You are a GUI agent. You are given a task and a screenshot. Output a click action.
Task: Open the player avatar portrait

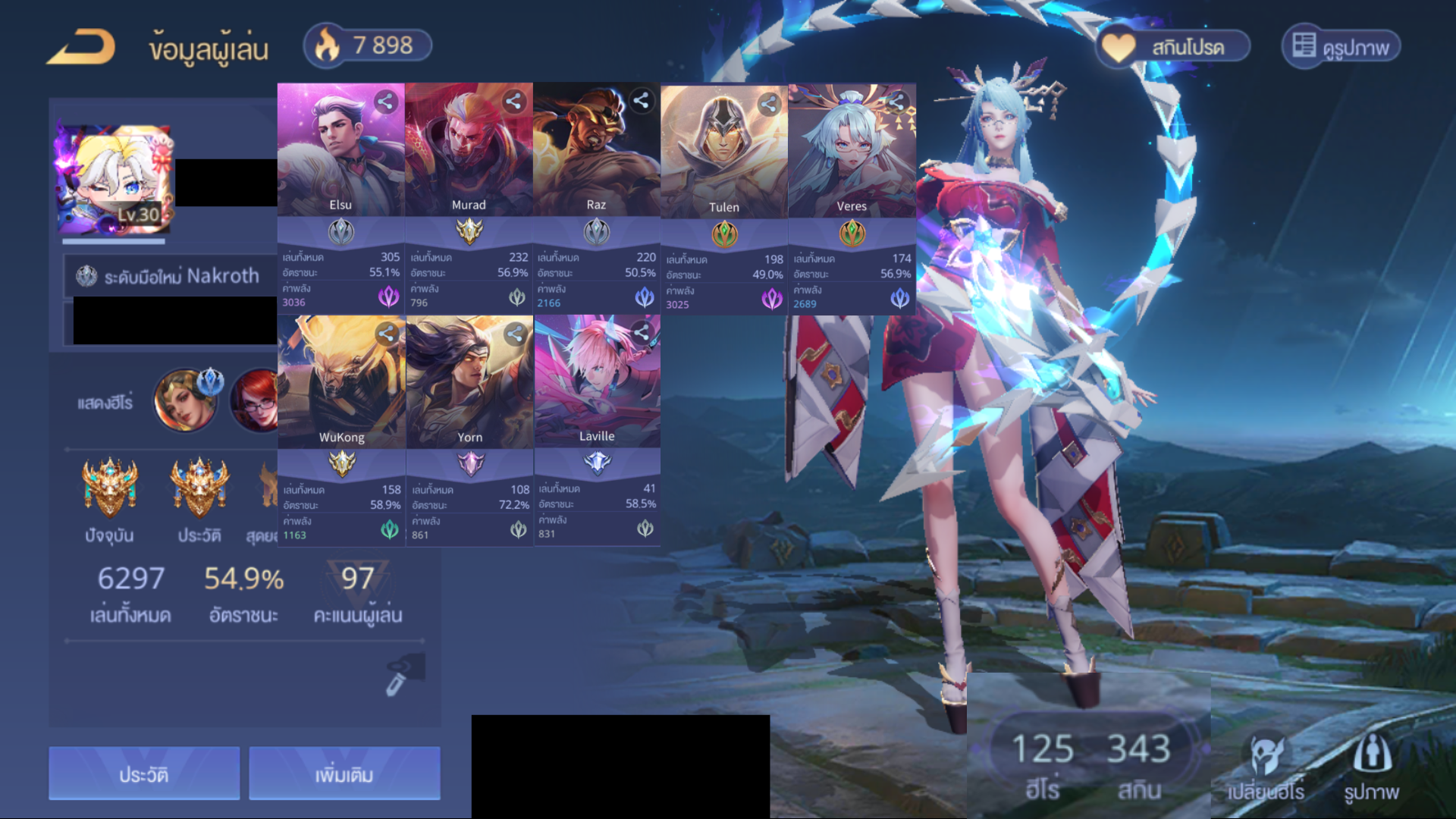(114, 180)
